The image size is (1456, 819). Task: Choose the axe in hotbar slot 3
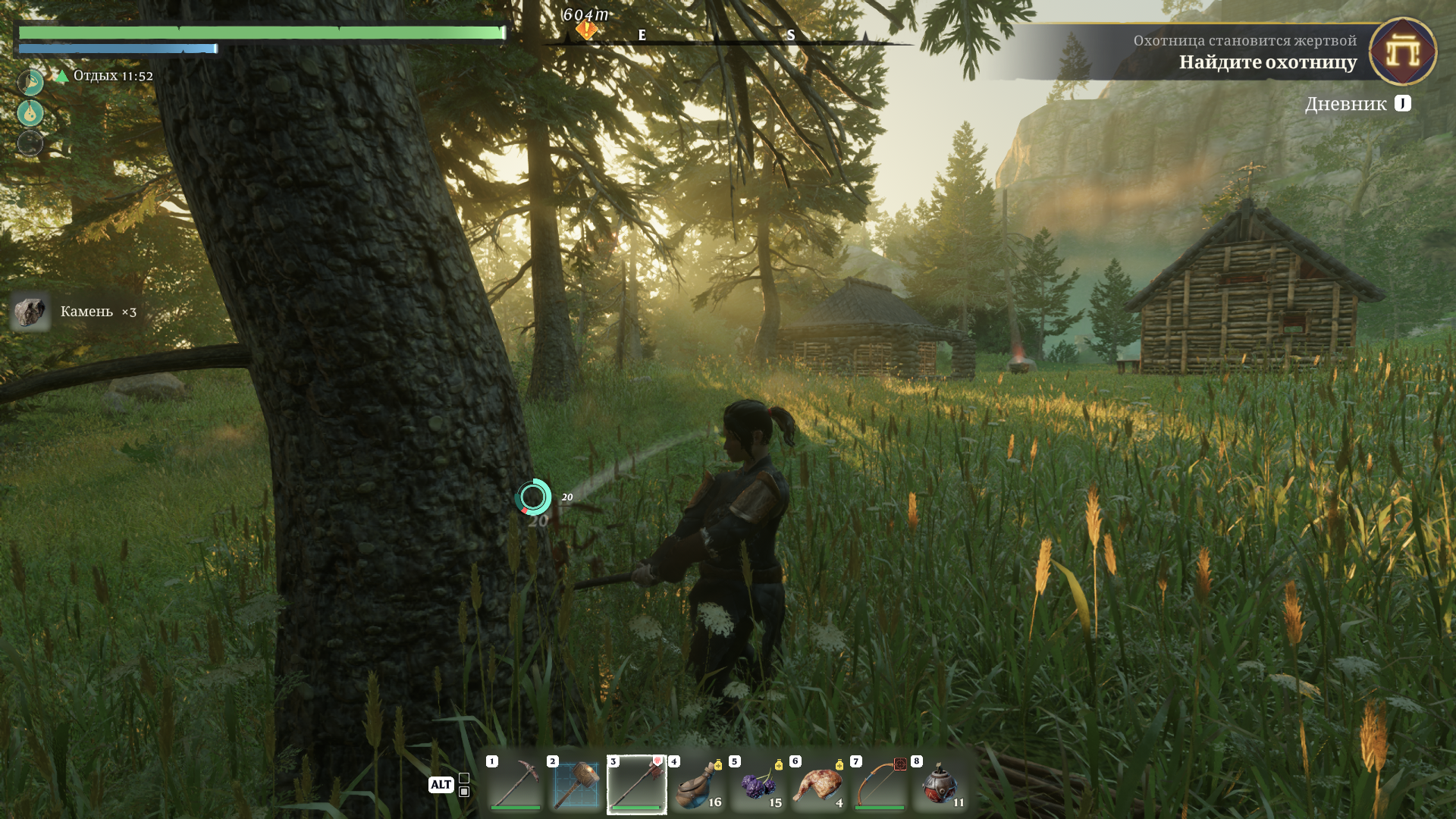tap(637, 784)
